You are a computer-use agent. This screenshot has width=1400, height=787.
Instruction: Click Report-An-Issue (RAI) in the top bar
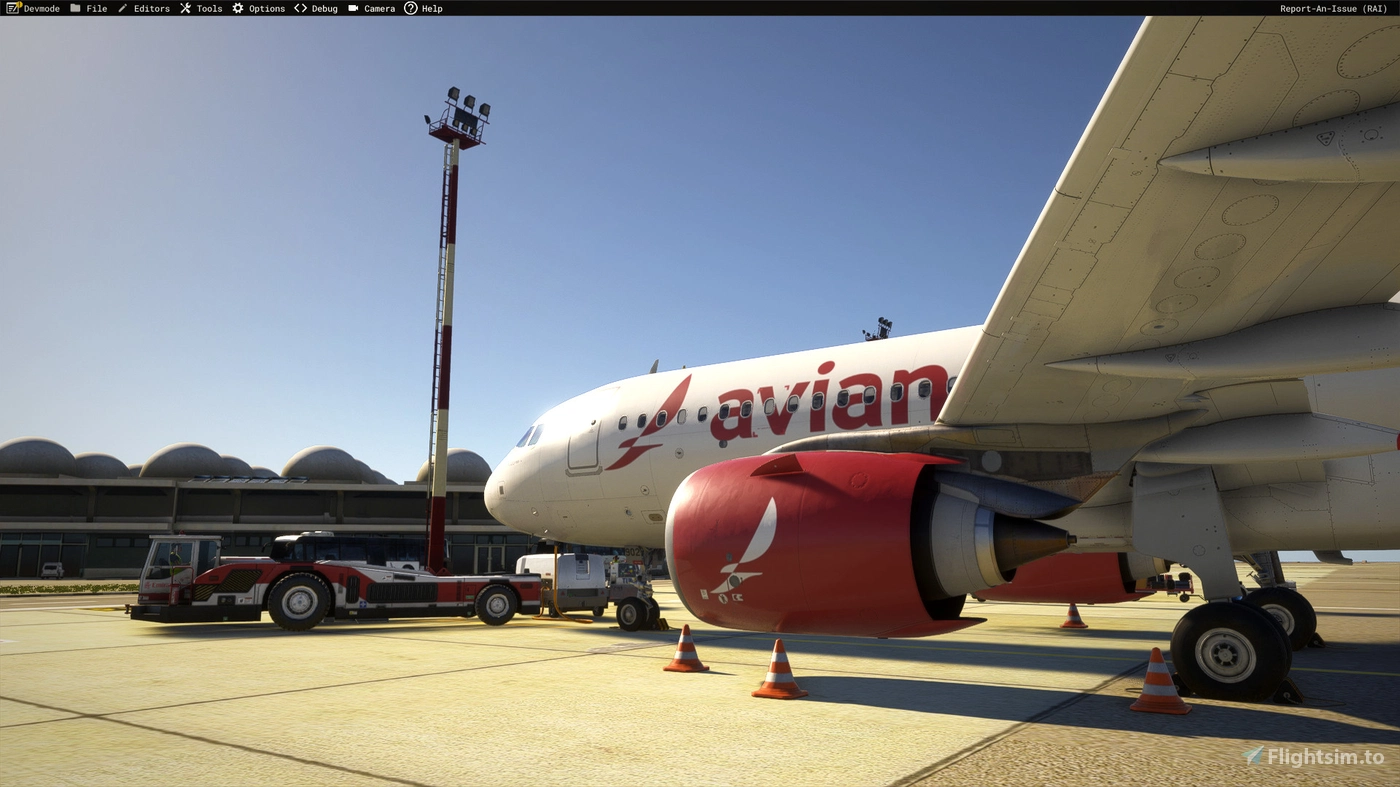pyautogui.click(x=1334, y=8)
